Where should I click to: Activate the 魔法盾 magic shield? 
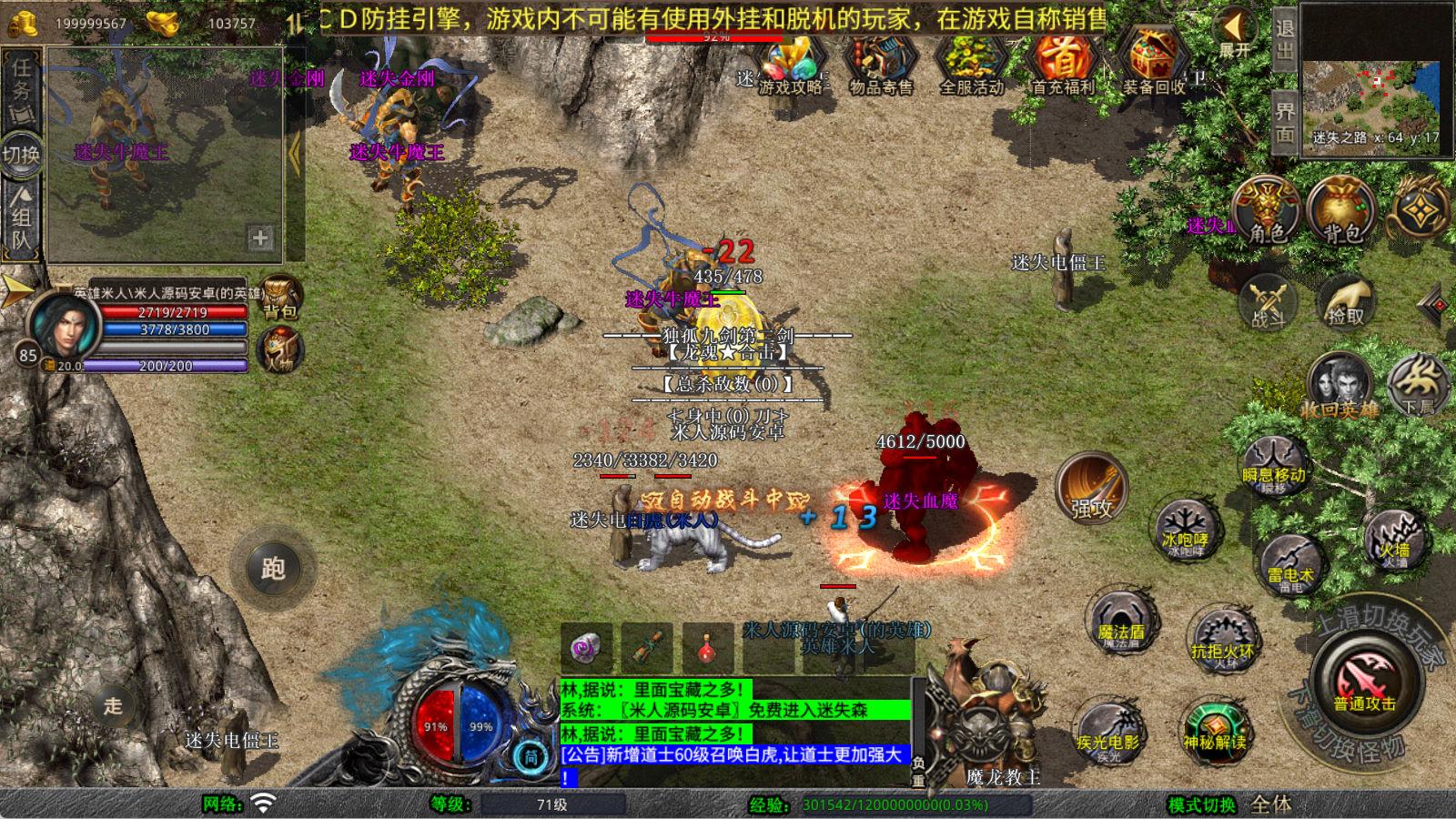click(1121, 622)
